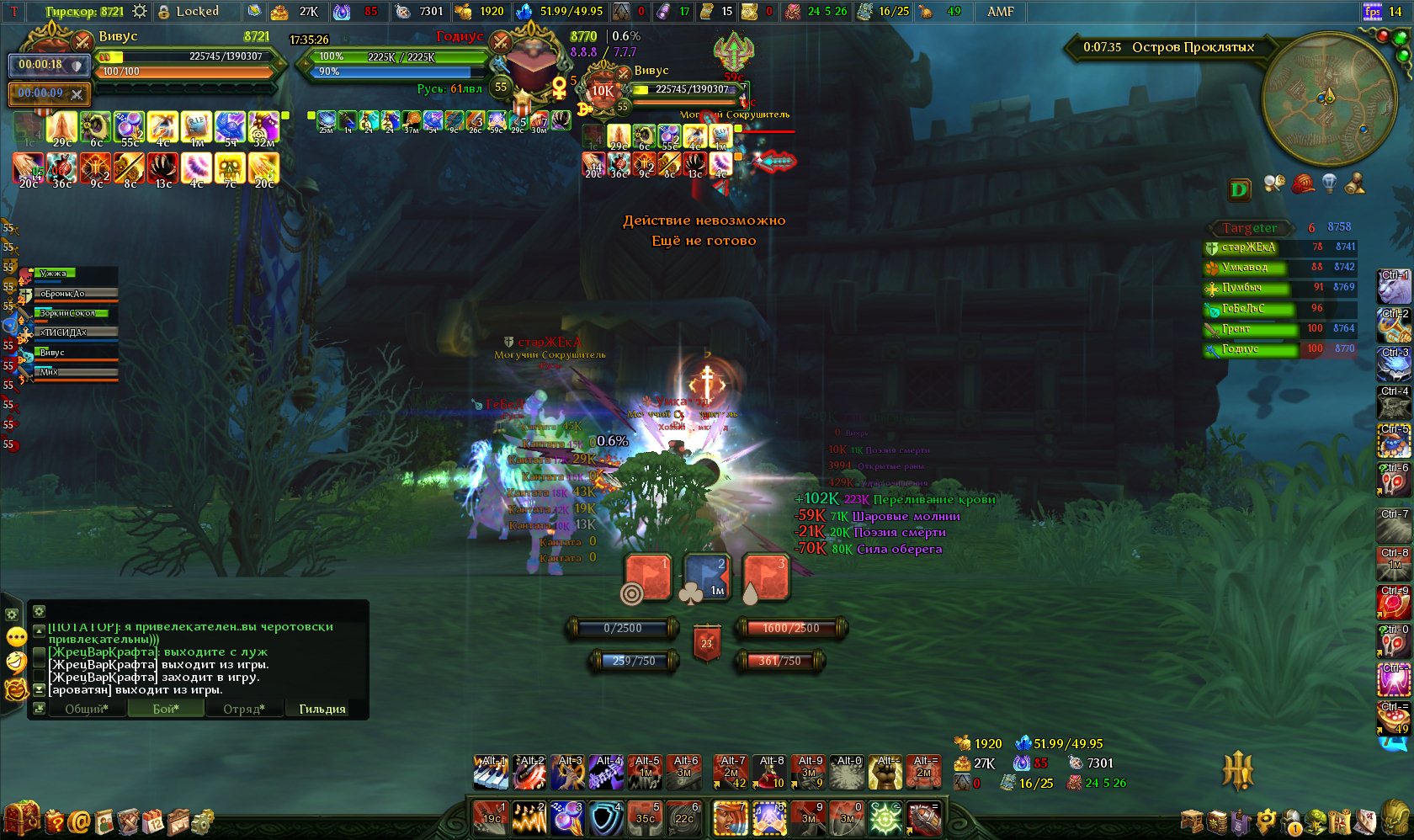Use the purple maracas ability in slot 3
This screenshot has height=840, width=1414.
tap(567, 818)
